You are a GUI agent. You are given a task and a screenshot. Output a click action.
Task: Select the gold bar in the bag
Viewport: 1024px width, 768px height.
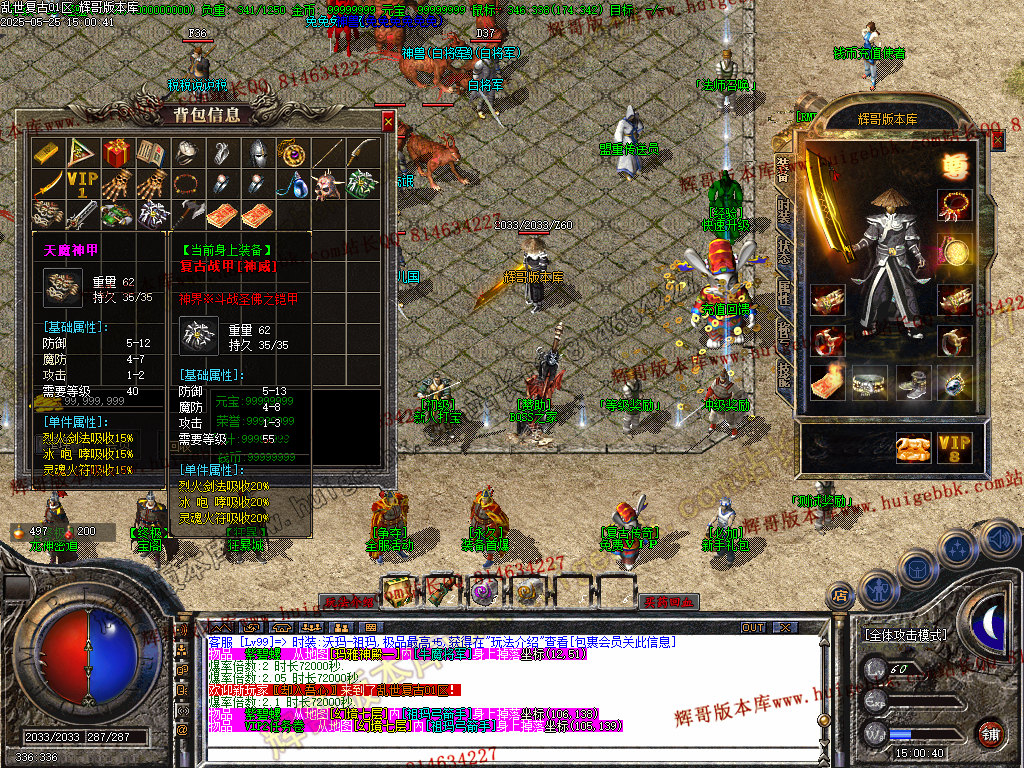tap(47, 153)
